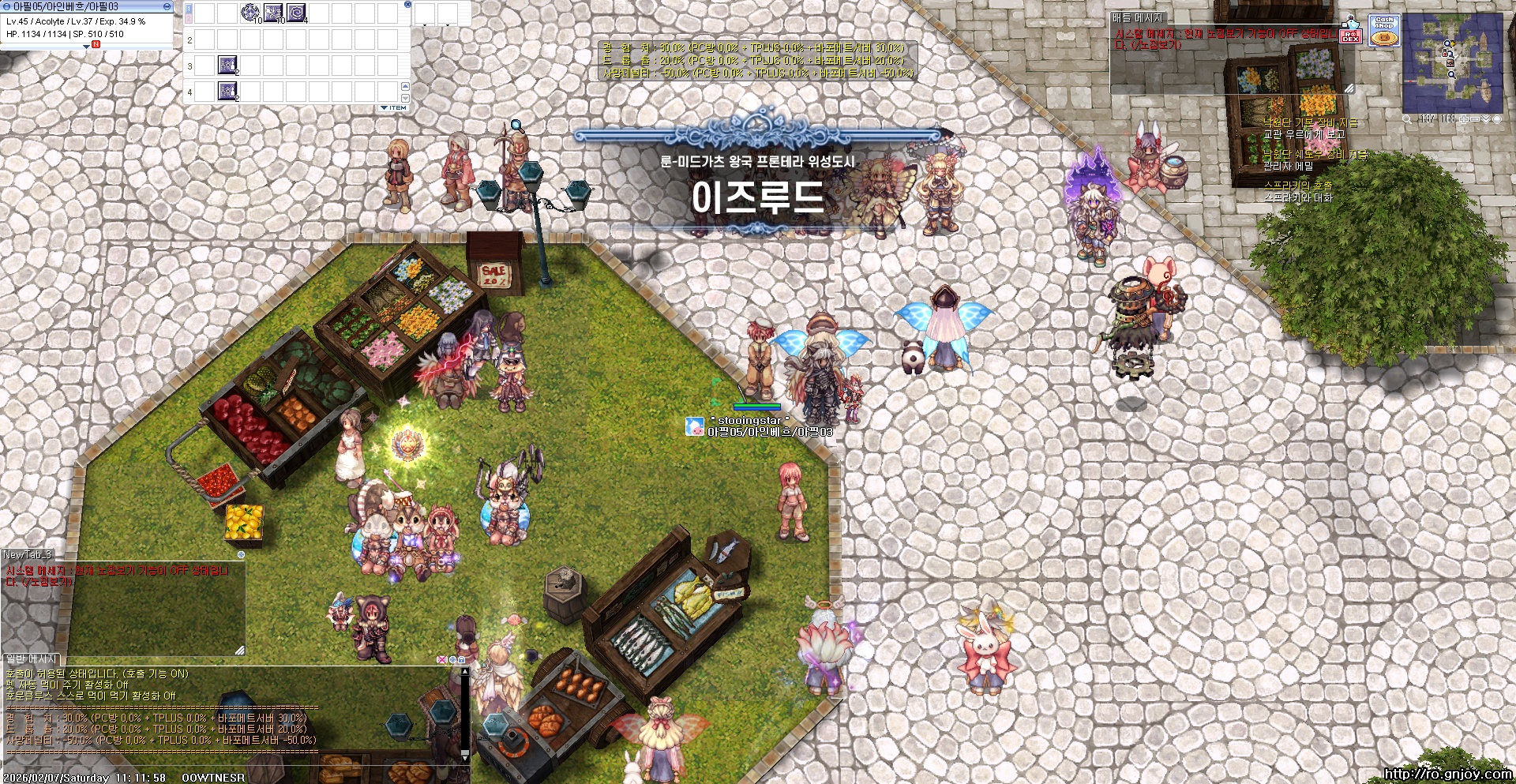Zoom in the minimap with the plus button
The width and height of the screenshot is (1516, 784).
[1464, 119]
